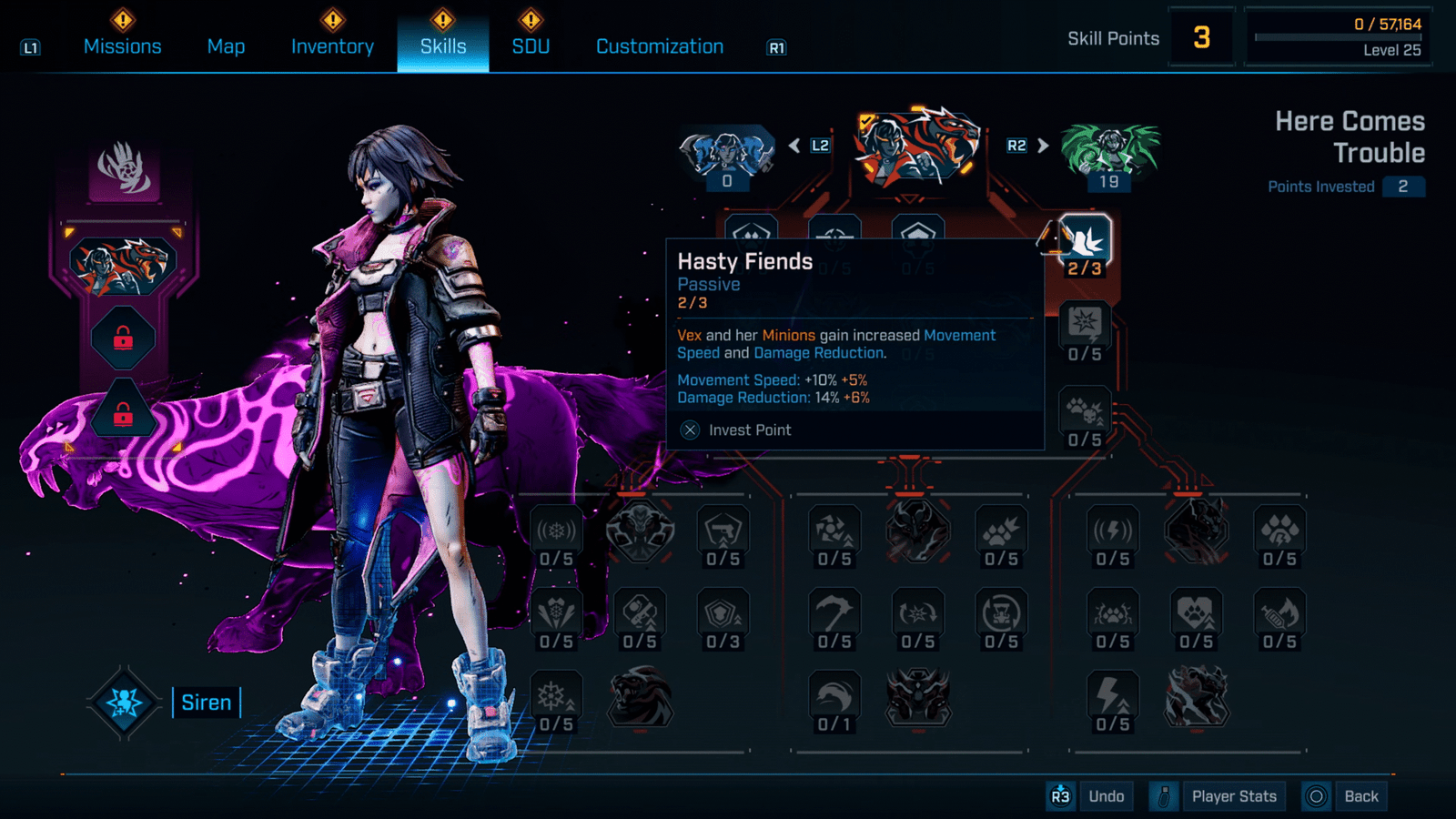
Task: Open the Siren class trait icon
Action: click(x=124, y=703)
